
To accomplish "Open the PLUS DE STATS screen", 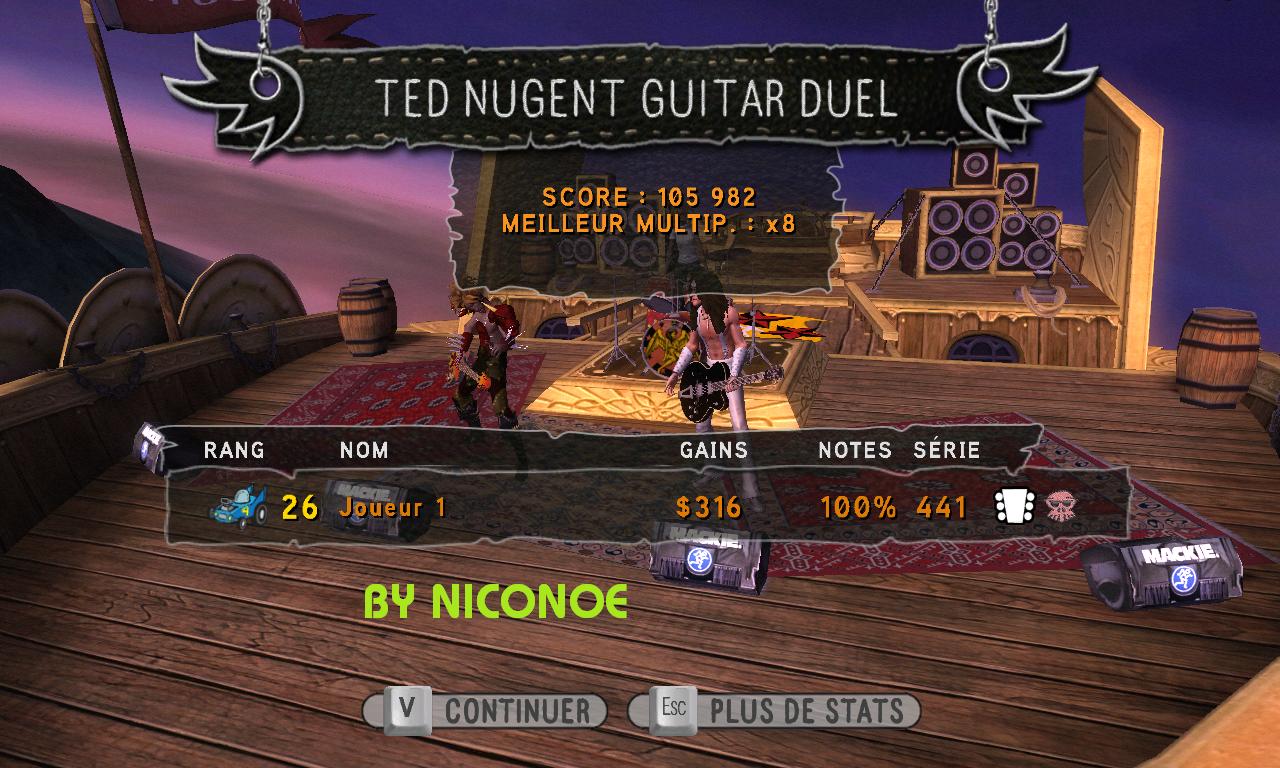I will (x=774, y=711).
